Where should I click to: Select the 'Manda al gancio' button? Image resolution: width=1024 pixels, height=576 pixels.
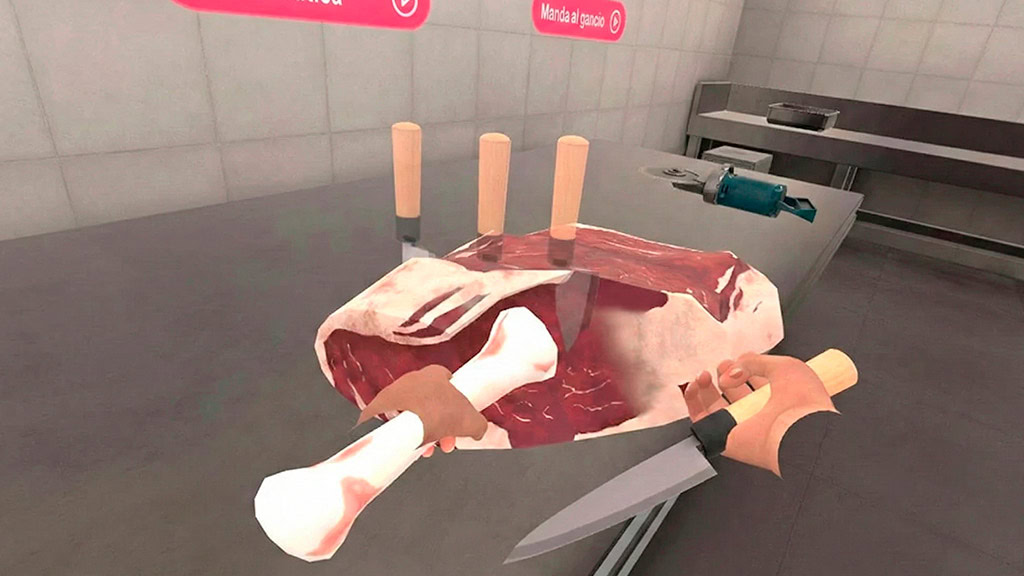point(578,18)
